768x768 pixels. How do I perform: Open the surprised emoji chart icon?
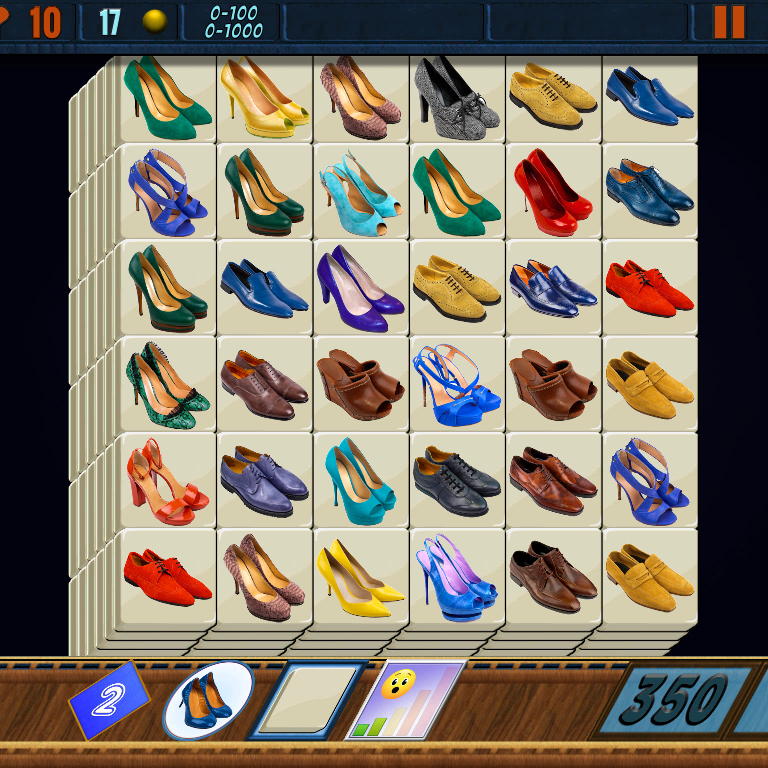(x=405, y=699)
